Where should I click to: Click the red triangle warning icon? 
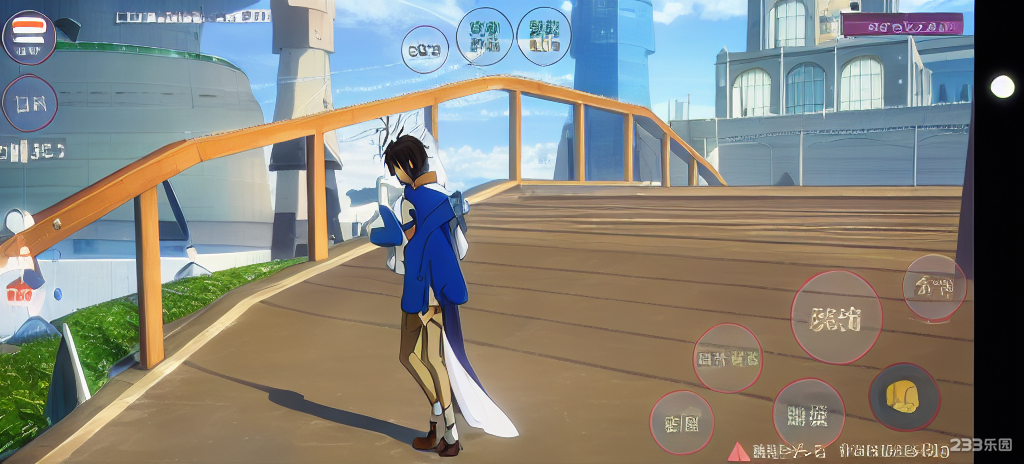pos(738,451)
